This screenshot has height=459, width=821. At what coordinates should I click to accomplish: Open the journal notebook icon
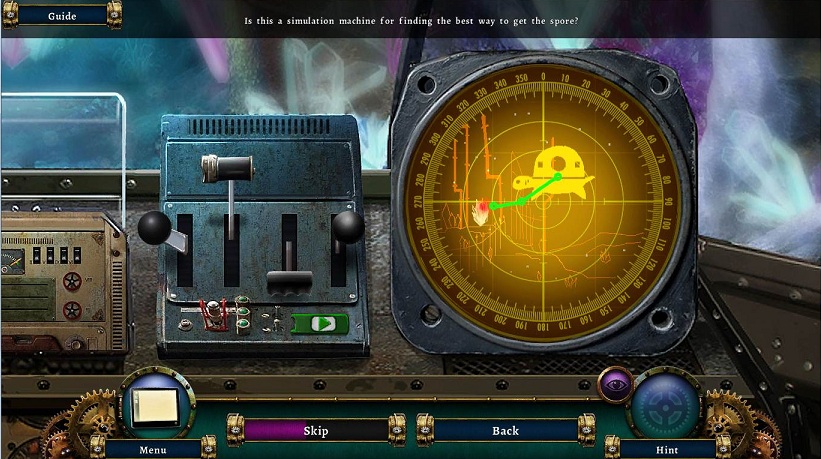156,404
